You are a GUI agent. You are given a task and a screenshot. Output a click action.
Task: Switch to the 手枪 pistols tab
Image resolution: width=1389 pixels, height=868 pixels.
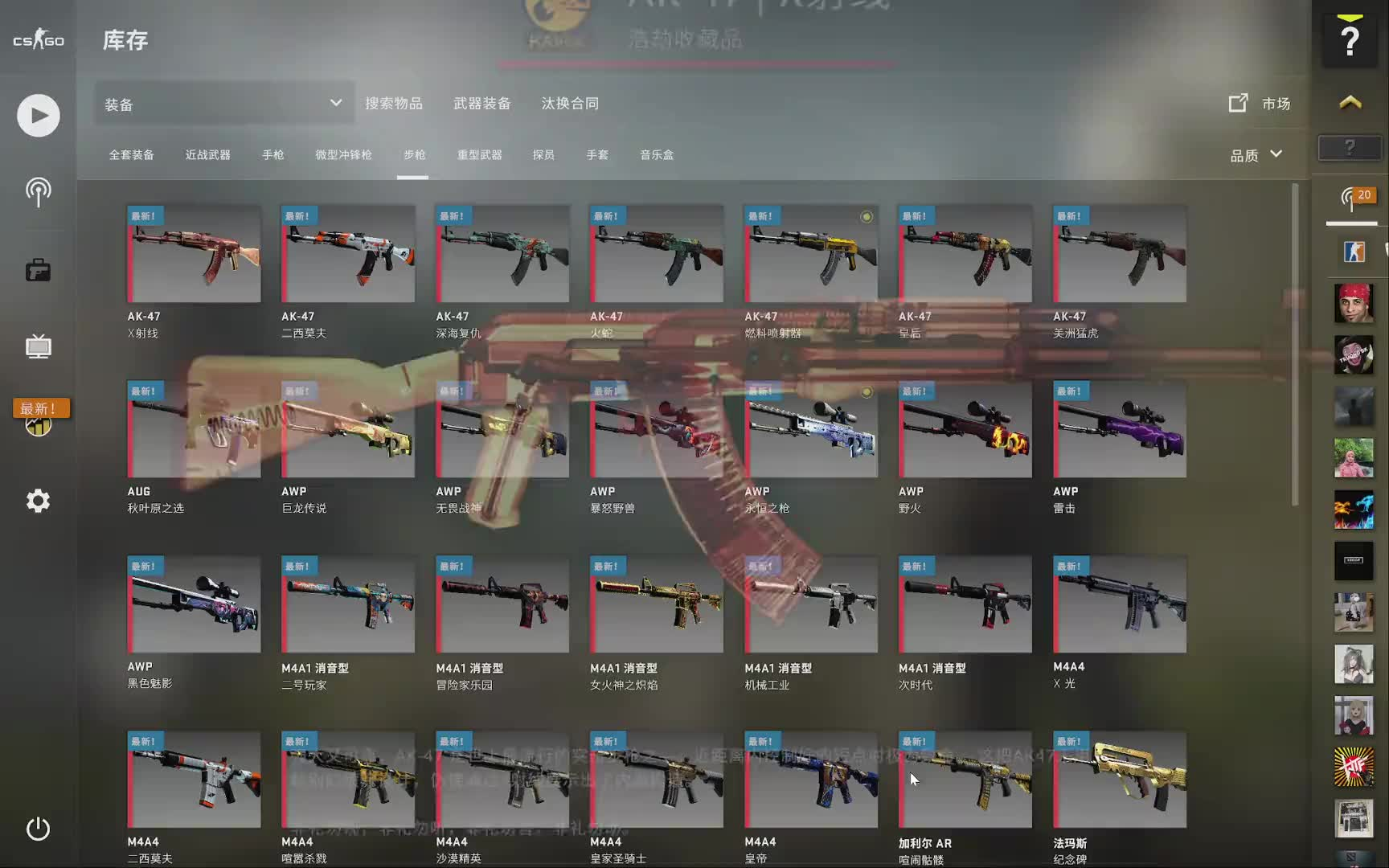click(273, 155)
